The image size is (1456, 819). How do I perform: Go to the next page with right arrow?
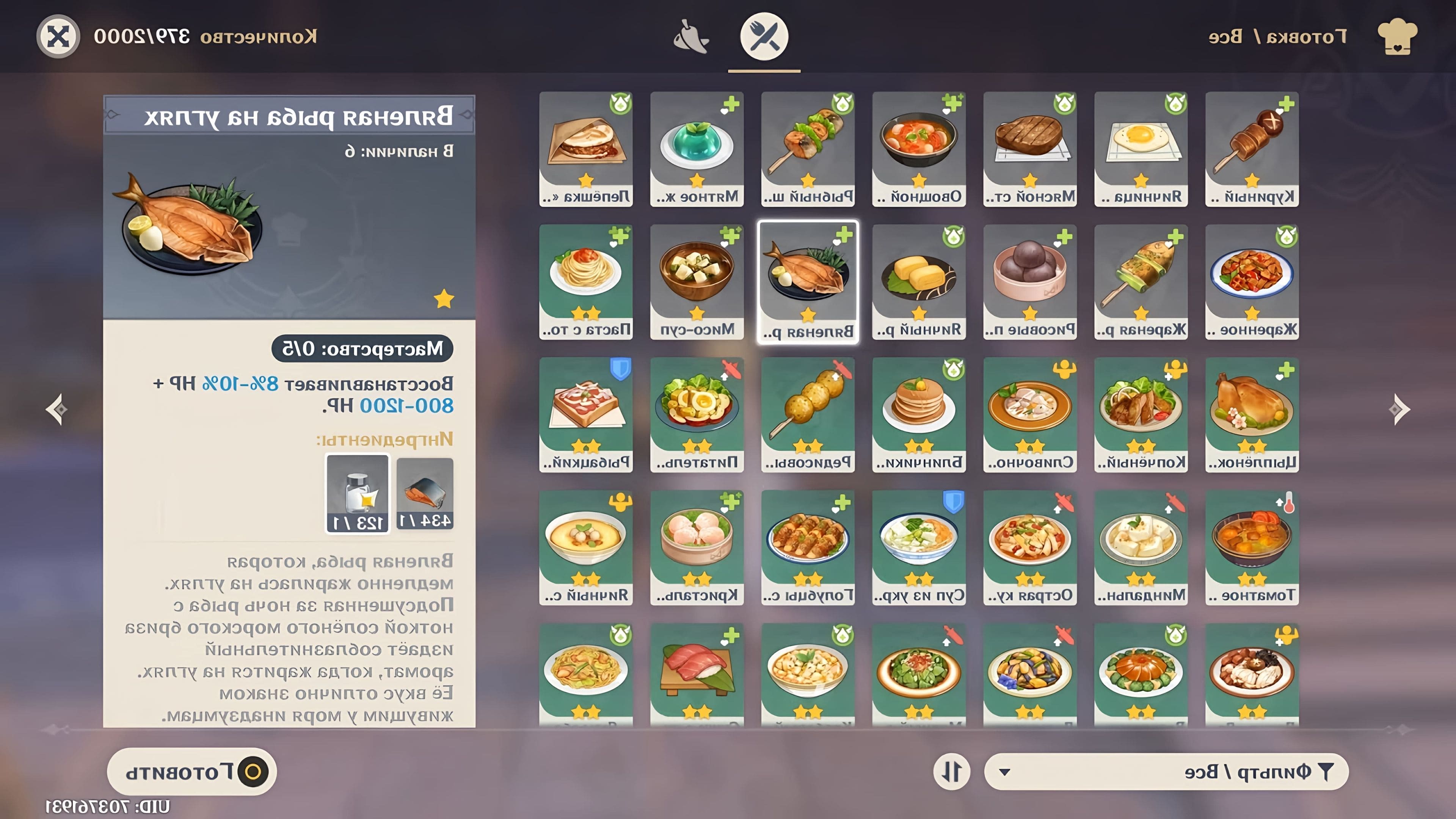click(1399, 409)
